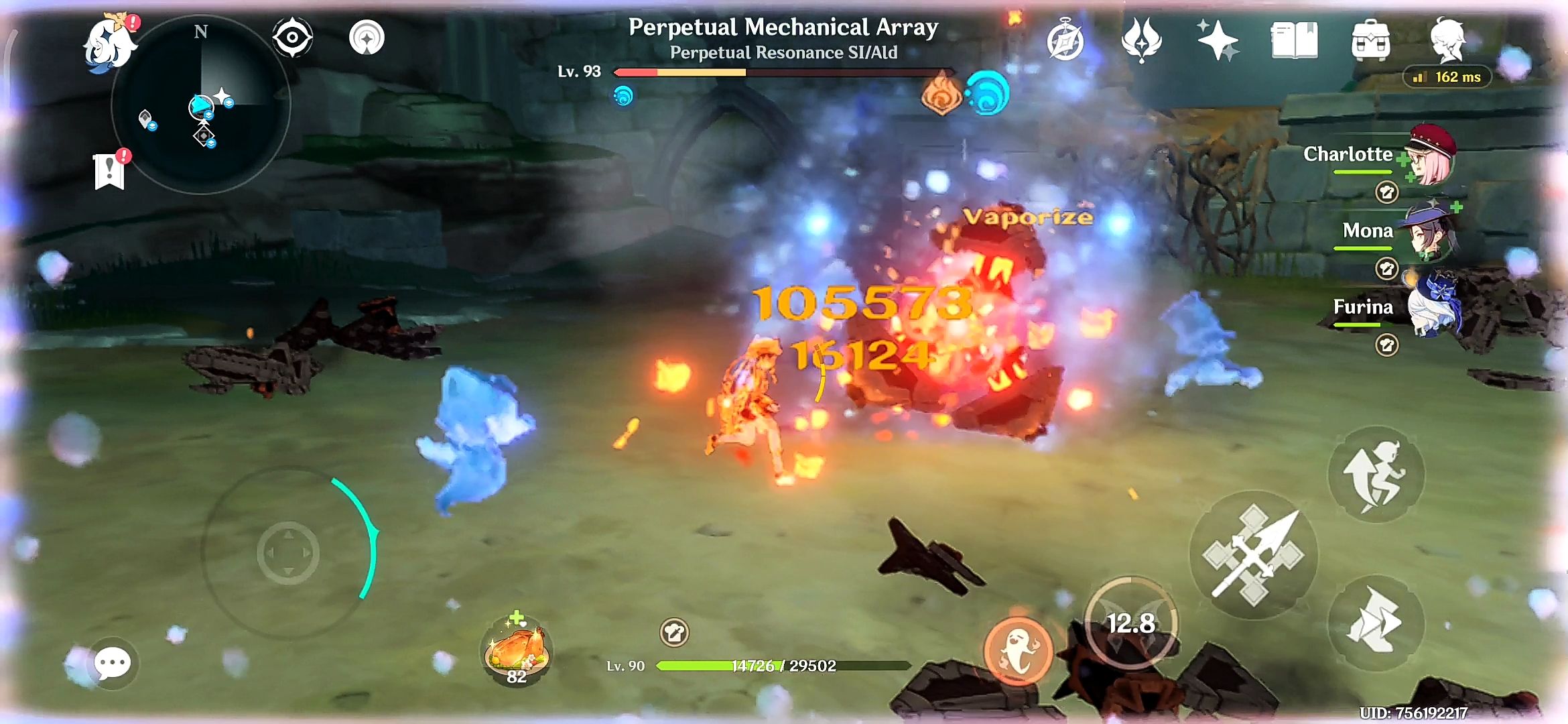Open the Inventory bag icon

(1371, 42)
